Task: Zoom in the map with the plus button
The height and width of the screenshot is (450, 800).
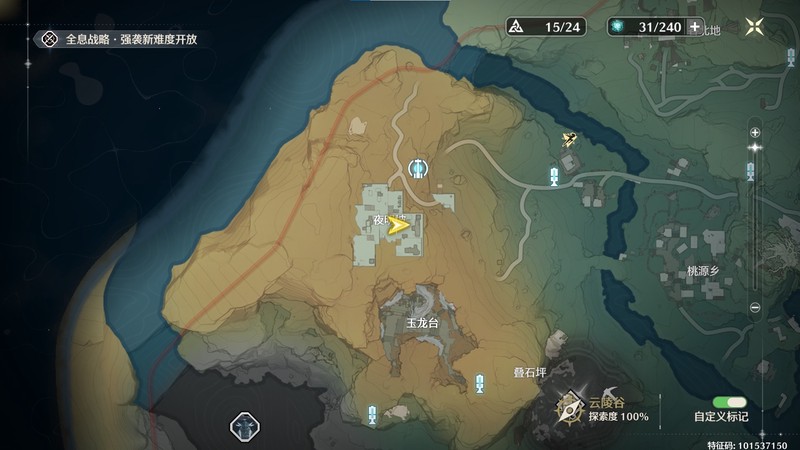Action: (x=755, y=132)
